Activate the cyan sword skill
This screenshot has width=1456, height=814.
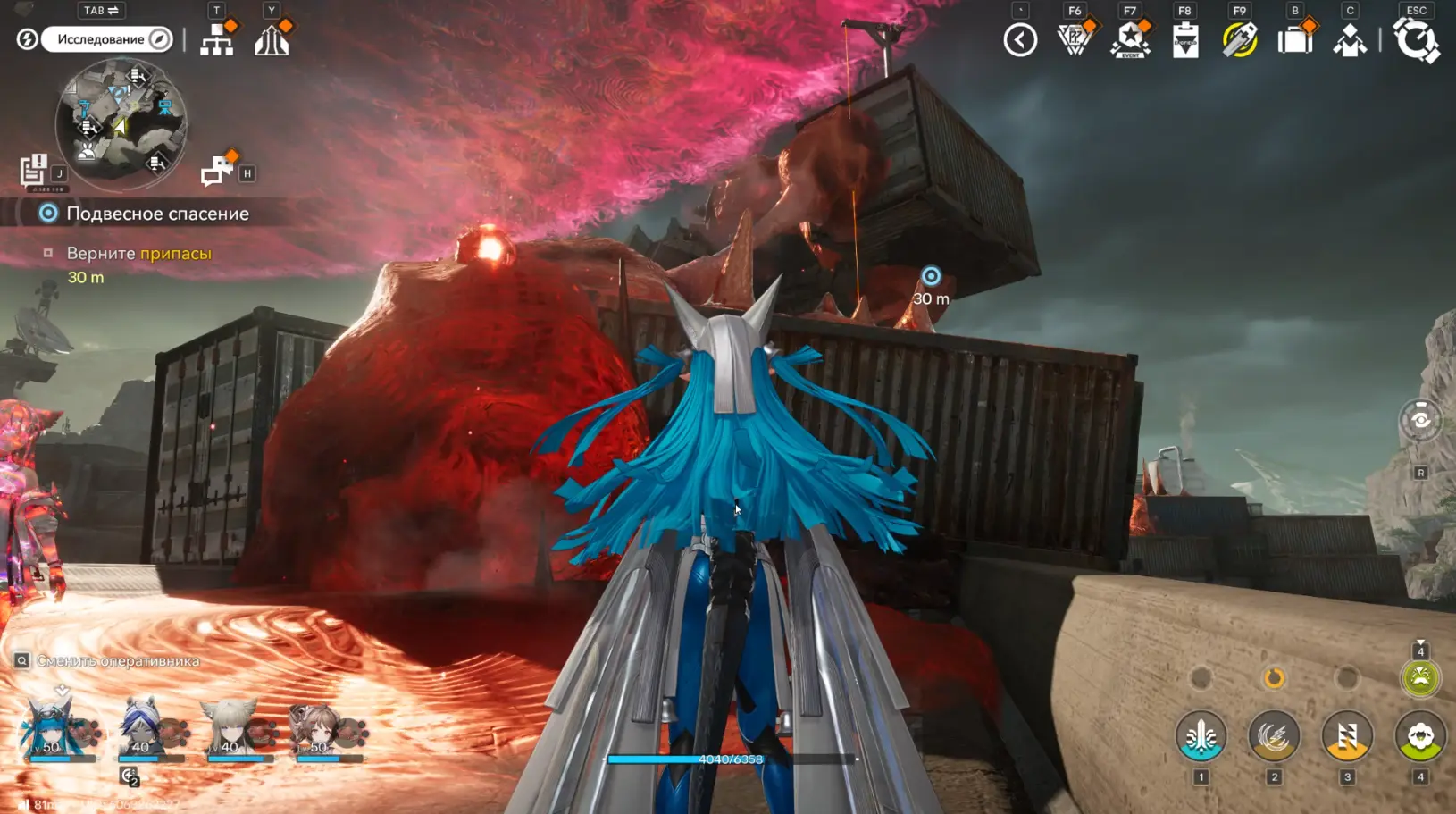[x=1201, y=737]
